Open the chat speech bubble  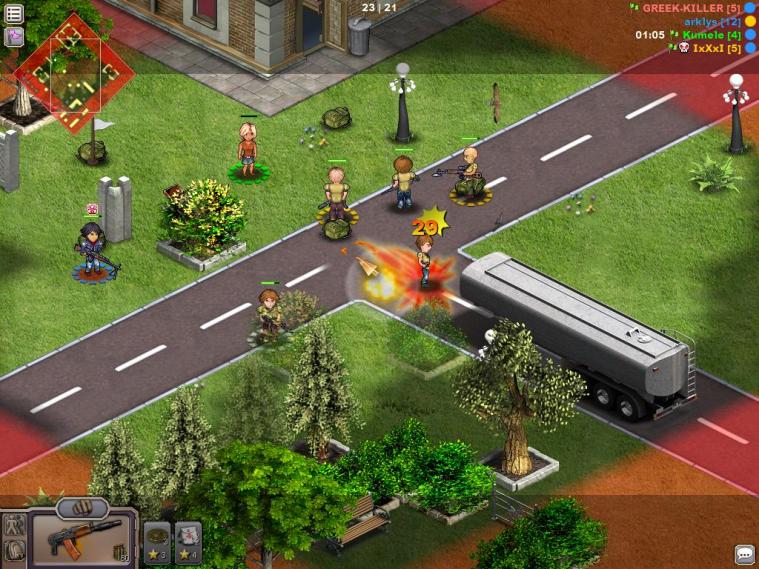pos(745,554)
